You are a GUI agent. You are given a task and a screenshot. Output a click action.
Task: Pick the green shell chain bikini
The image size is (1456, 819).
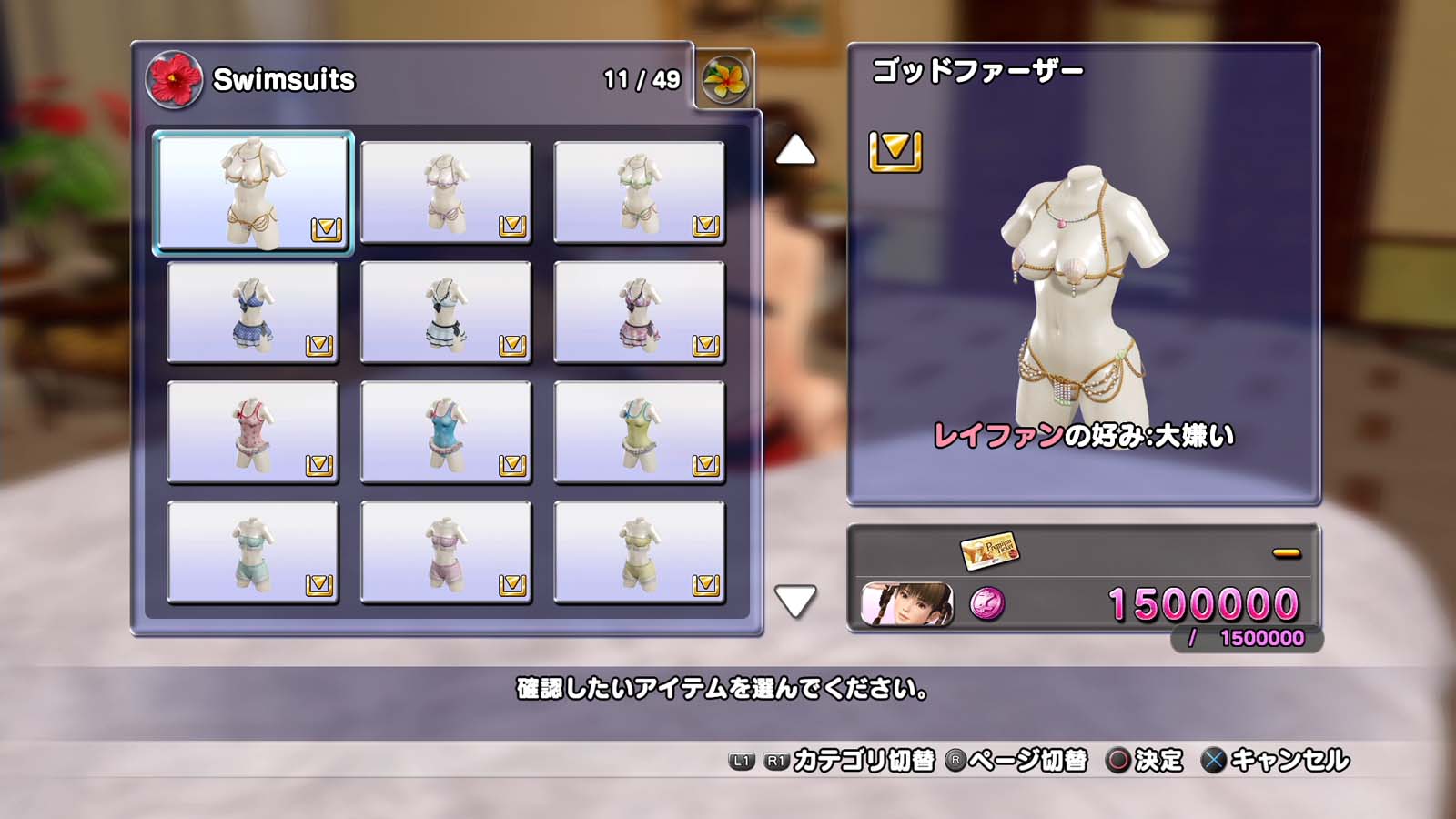point(639,192)
